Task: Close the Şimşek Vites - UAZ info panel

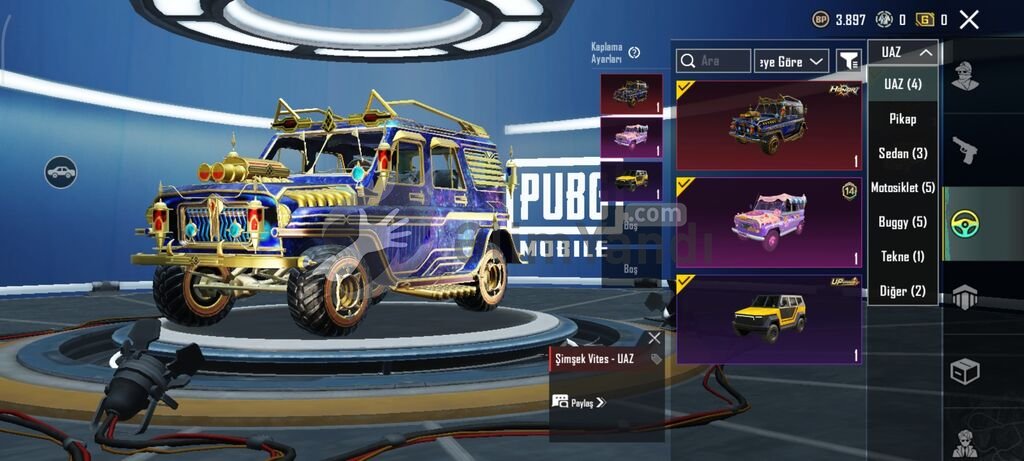Action: (x=654, y=338)
